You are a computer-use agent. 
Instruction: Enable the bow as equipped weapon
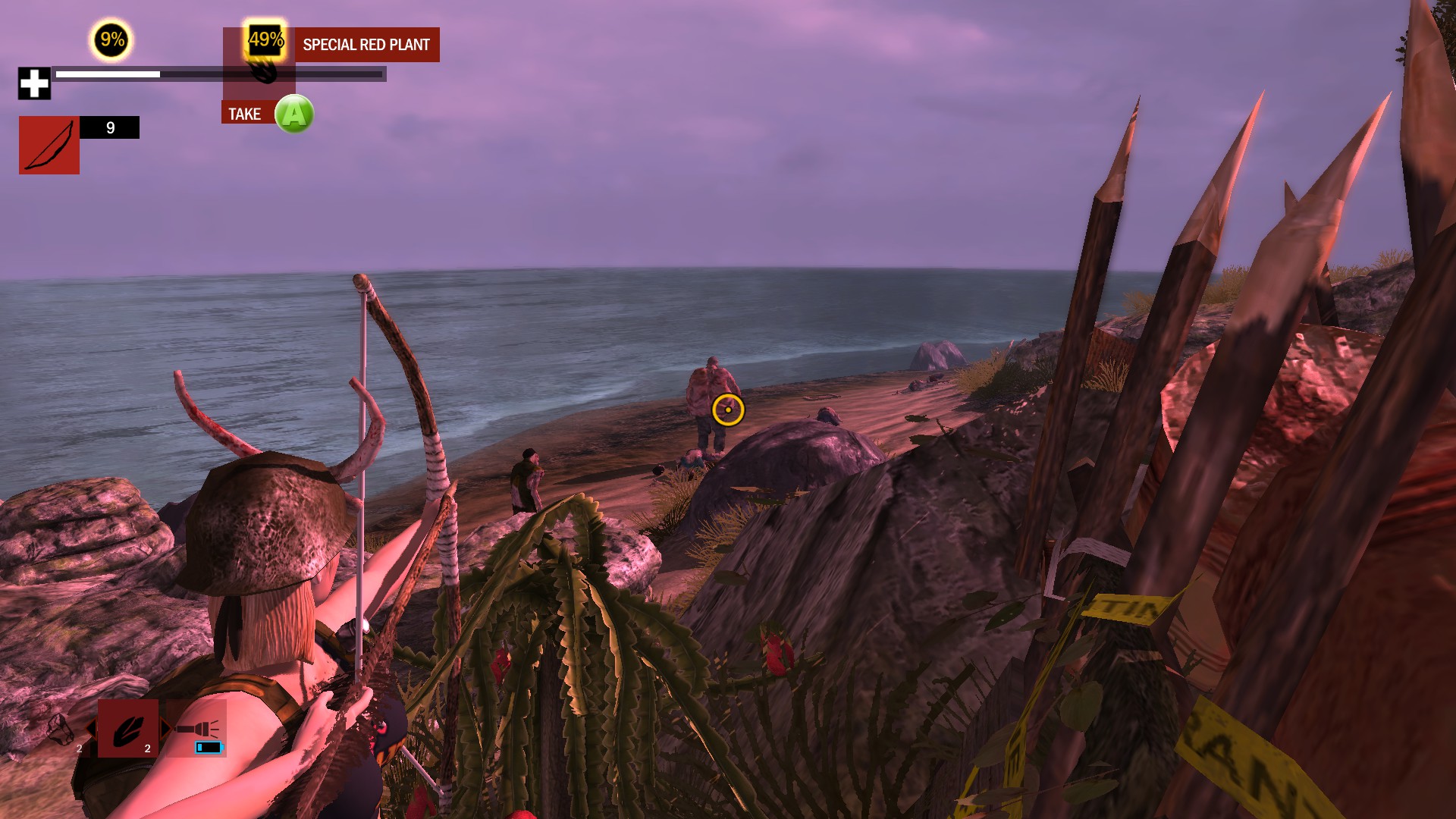(49, 144)
